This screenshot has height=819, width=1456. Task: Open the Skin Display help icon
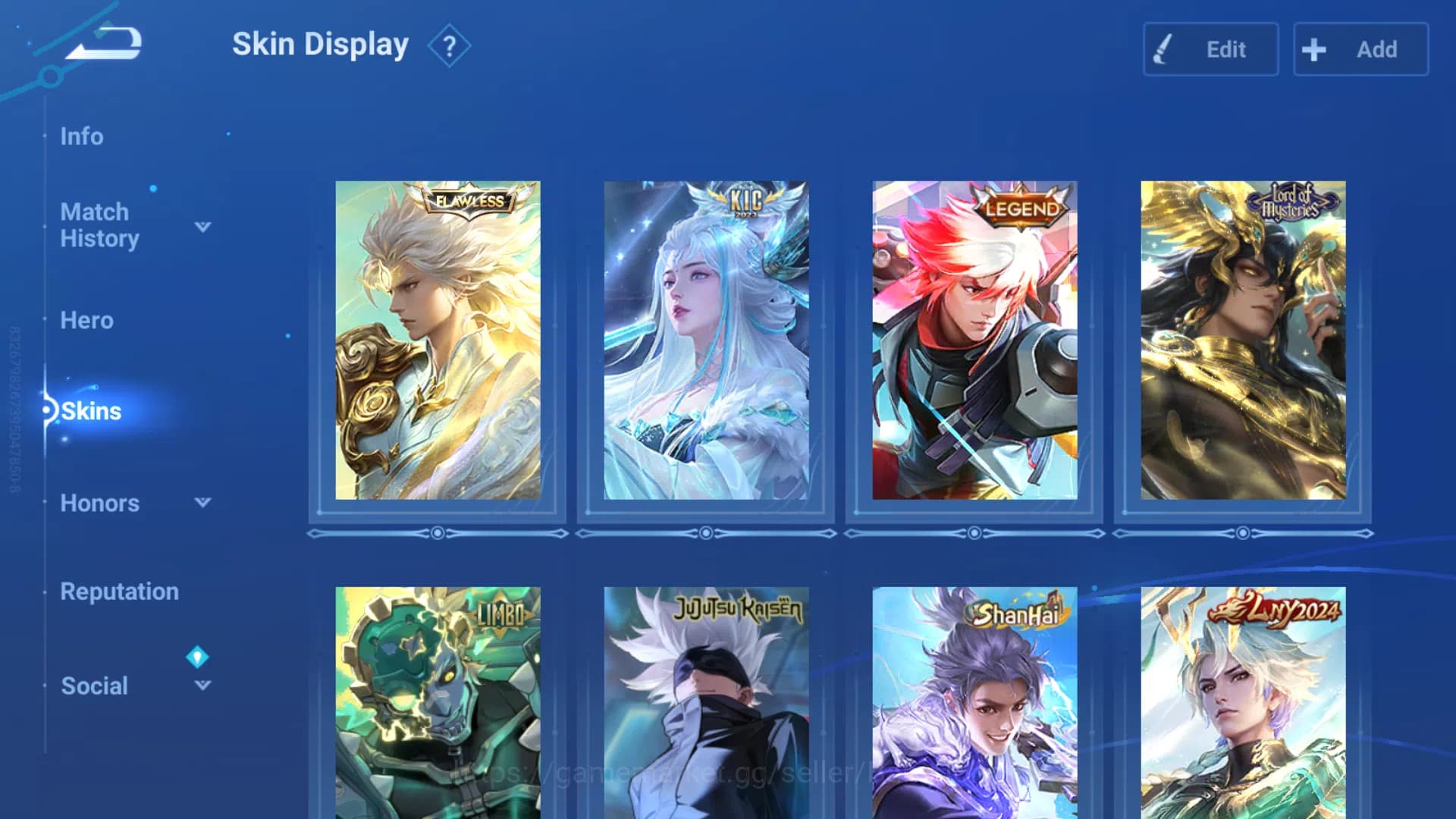pyautogui.click(x=449, y=45)
